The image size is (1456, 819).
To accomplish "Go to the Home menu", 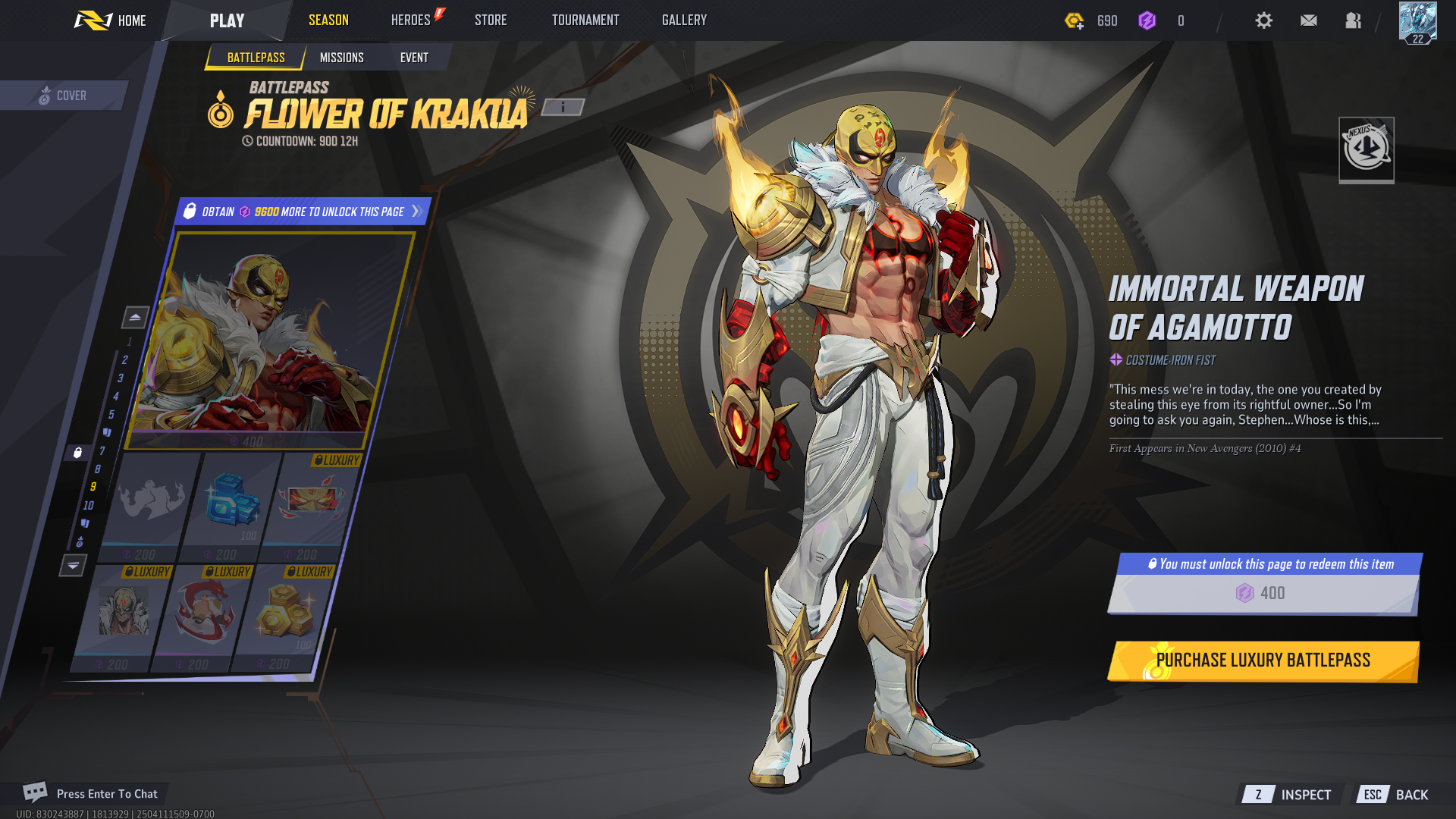I will pos(111,20).
